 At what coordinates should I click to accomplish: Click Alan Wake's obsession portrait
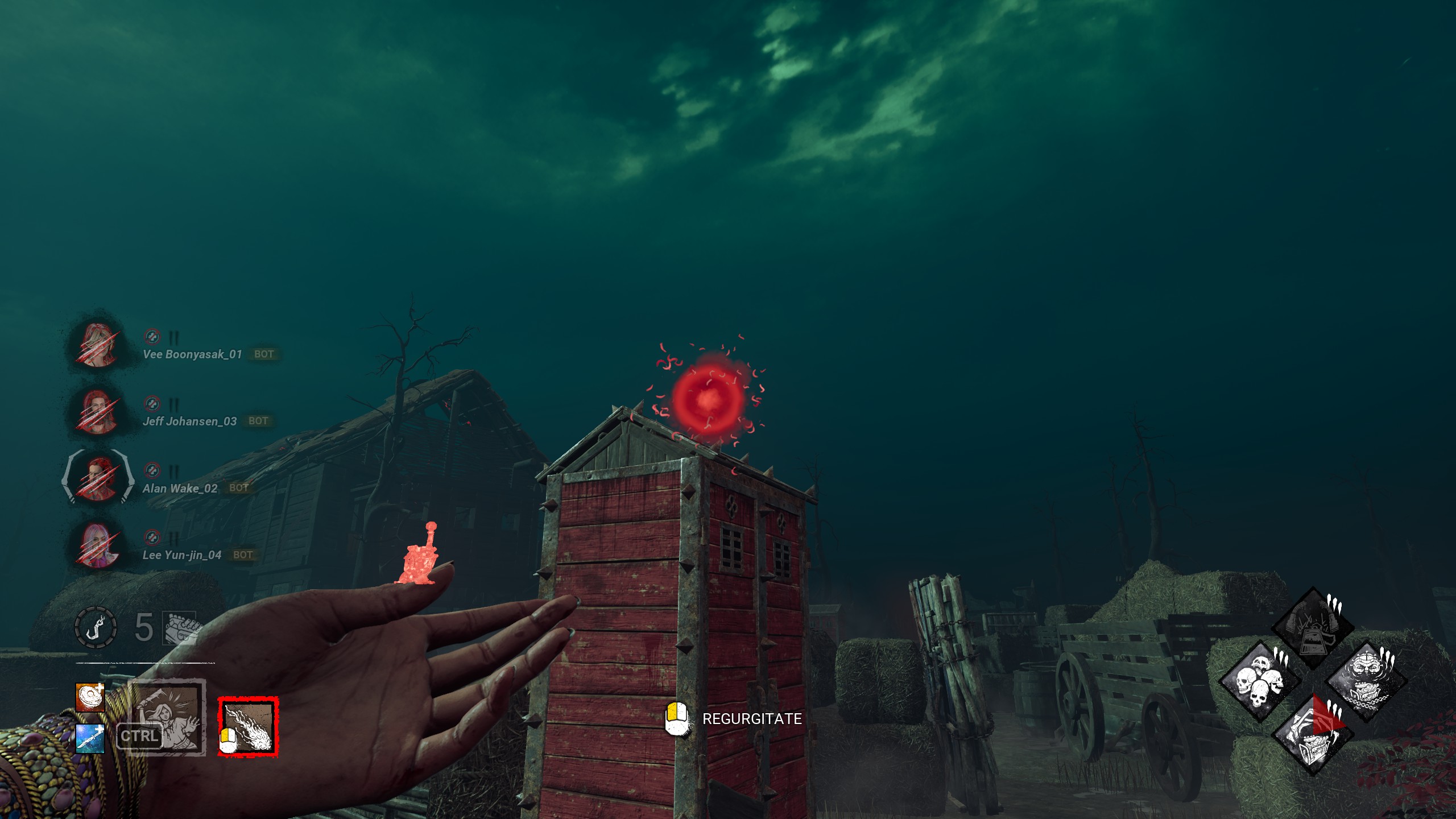click(x=97, y=478)
